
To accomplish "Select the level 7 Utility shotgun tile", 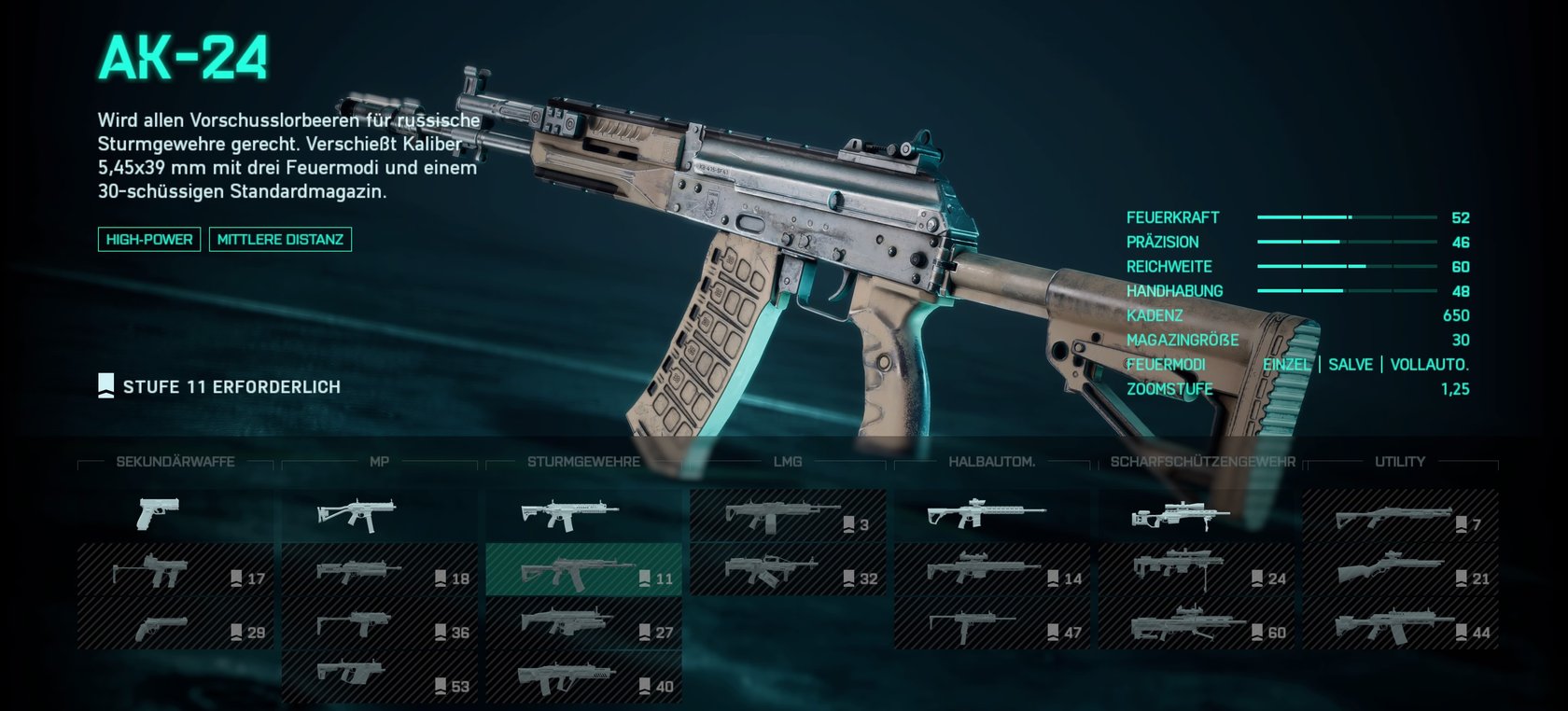I will point(1400,514).
